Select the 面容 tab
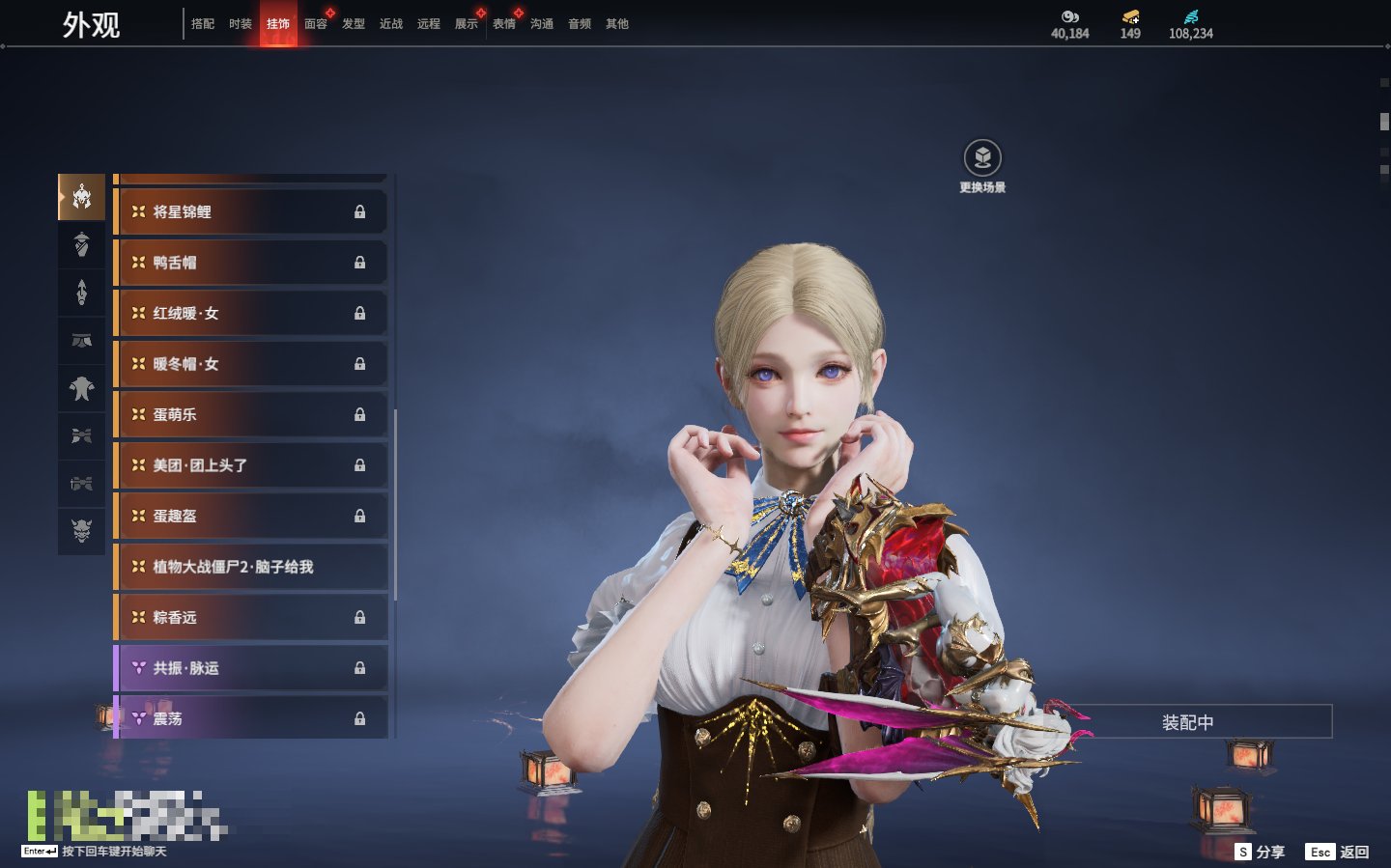Viewport: 1391px width, 868px height. 316,24
